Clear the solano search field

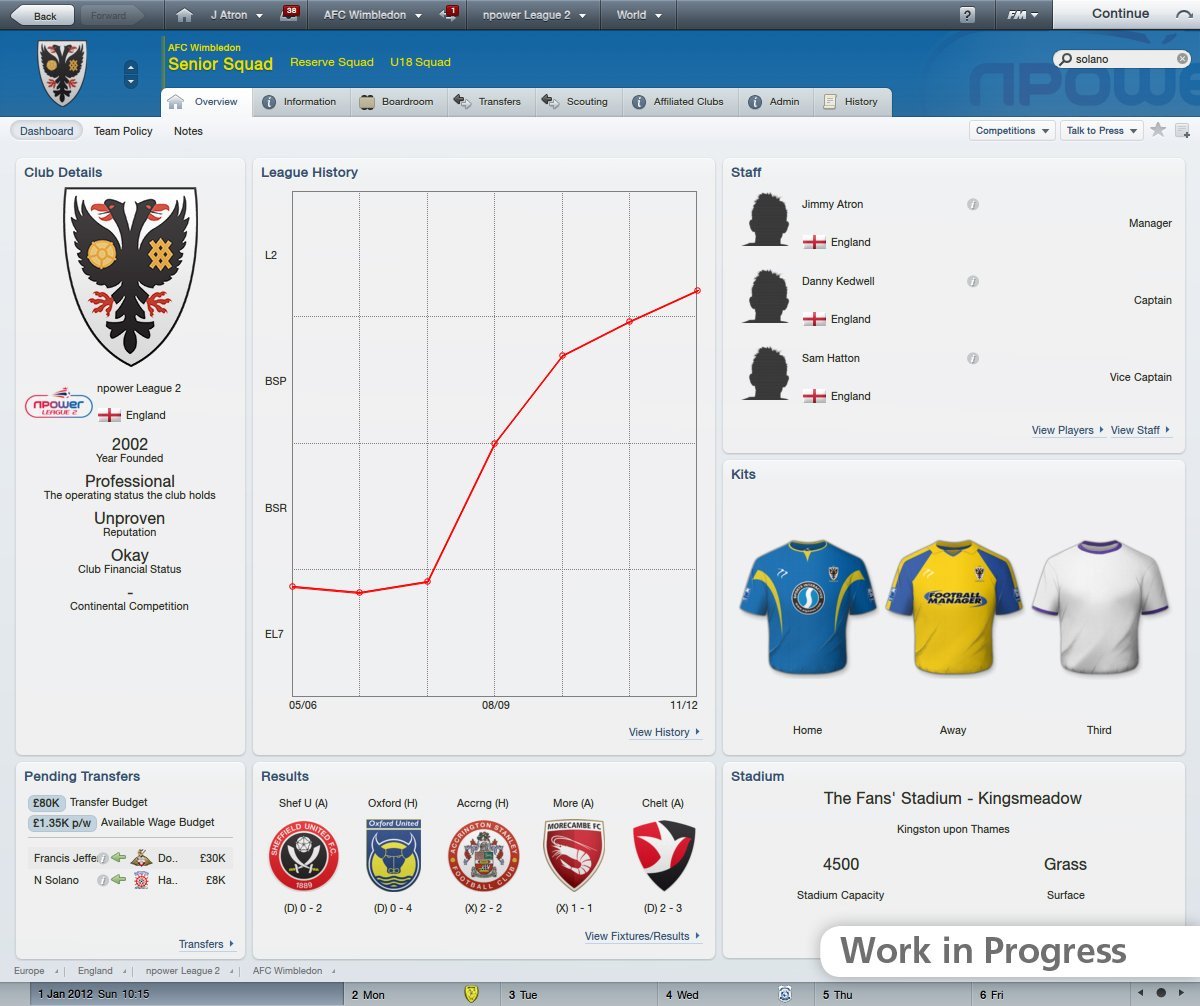[1182, 59]
